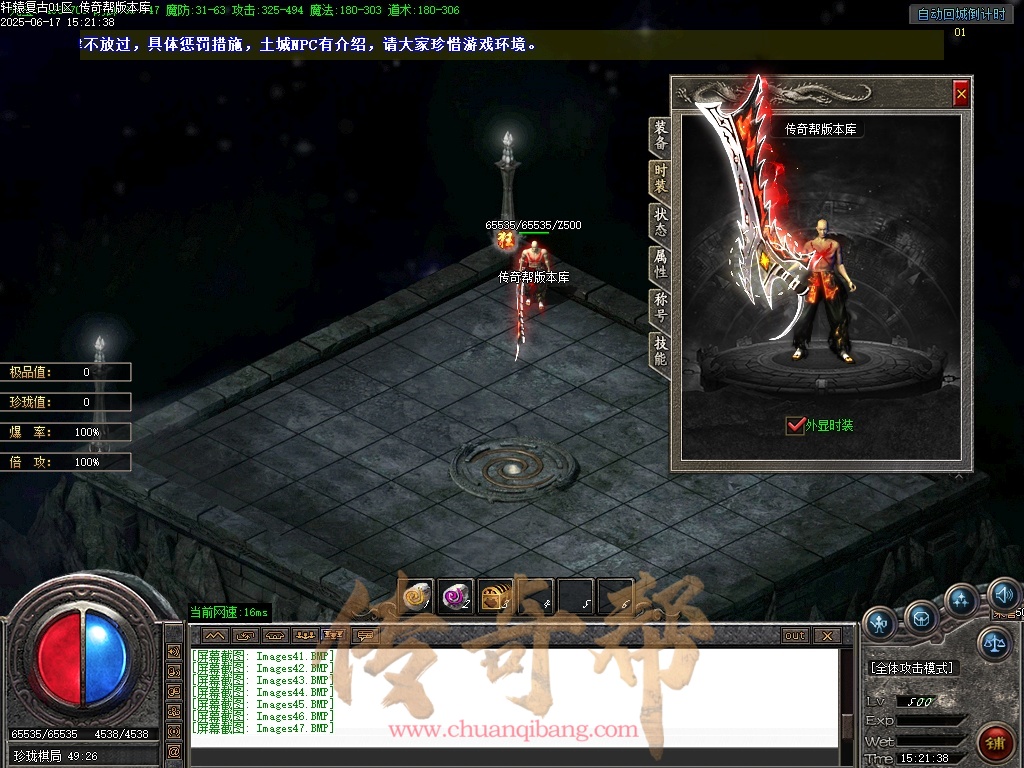Select the golden treasure chest hotbar slot

[495, 597]
